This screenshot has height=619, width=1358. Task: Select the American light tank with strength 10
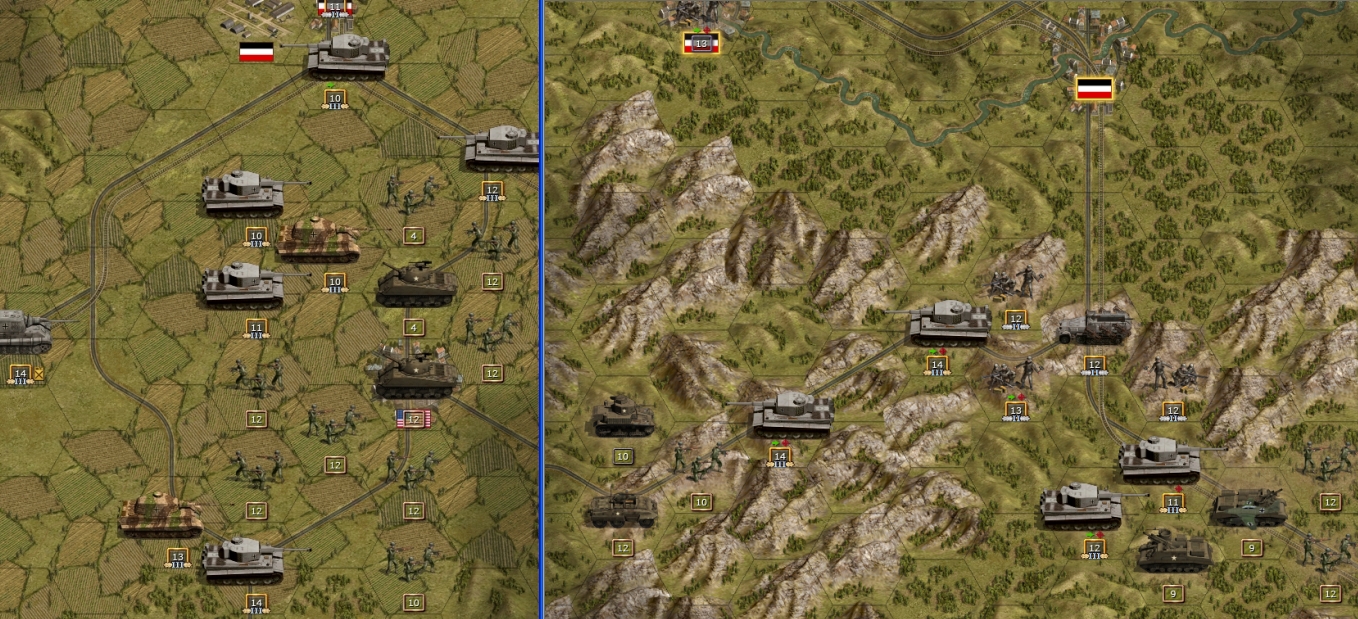click(x=622, y=418)
